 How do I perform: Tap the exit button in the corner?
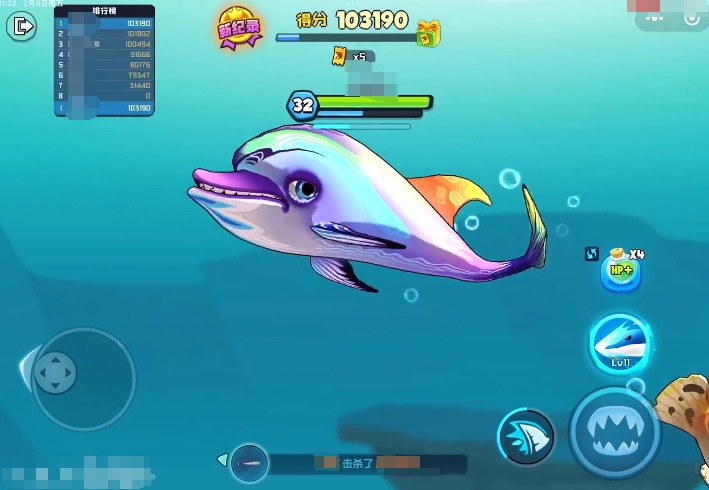coord(20,26)
